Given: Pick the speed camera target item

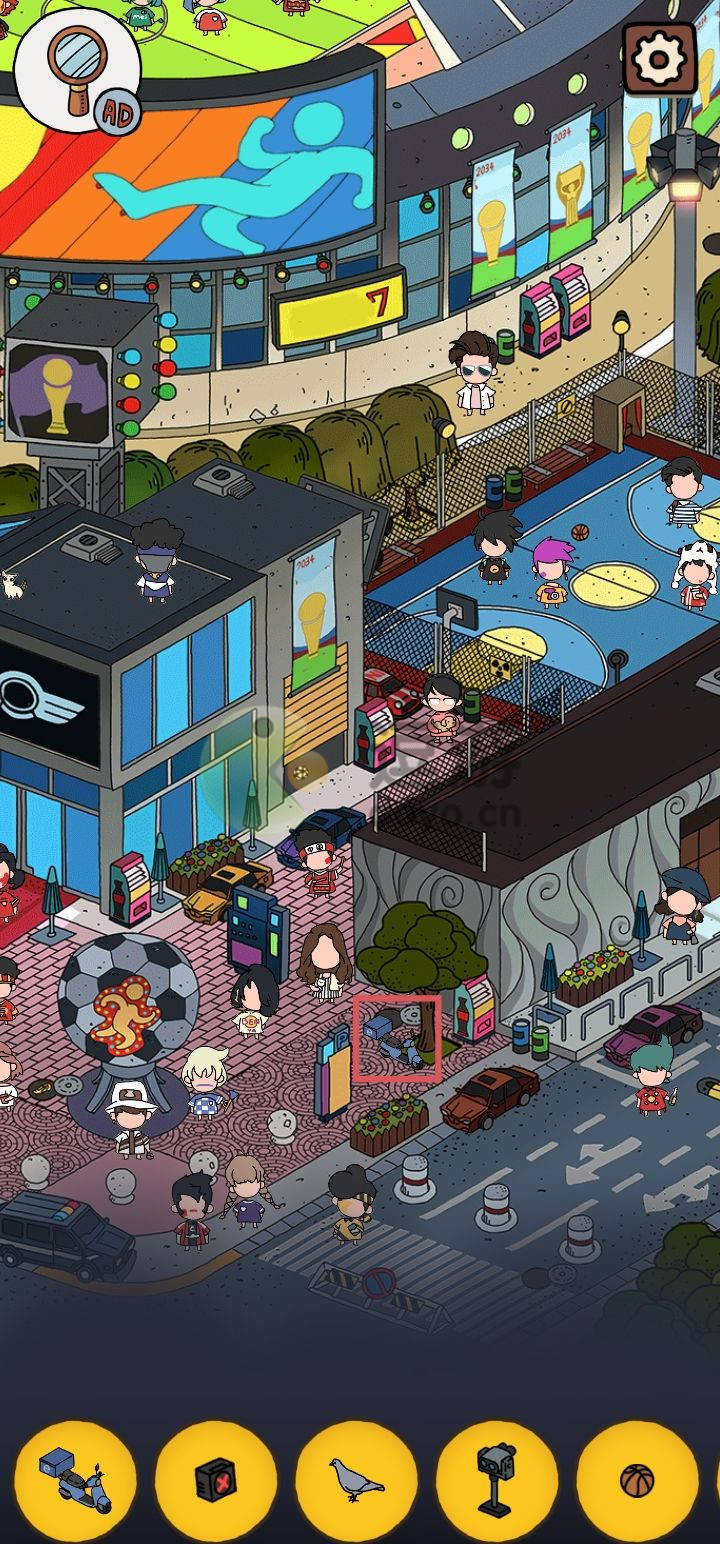Looking at the screenshot, I should (497, 1481).
